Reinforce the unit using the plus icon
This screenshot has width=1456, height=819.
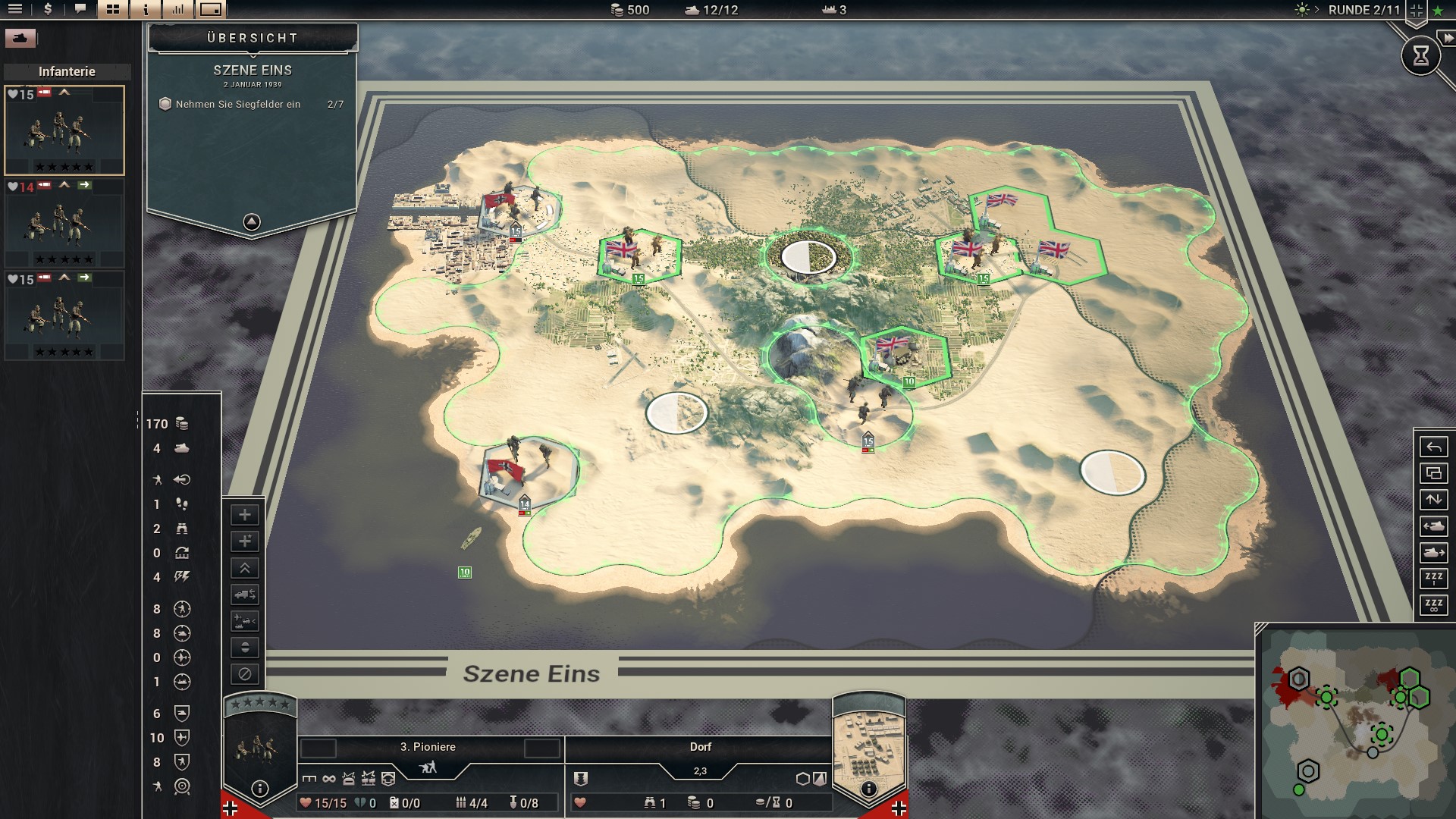pyautogui.click(x=244, y=515)
